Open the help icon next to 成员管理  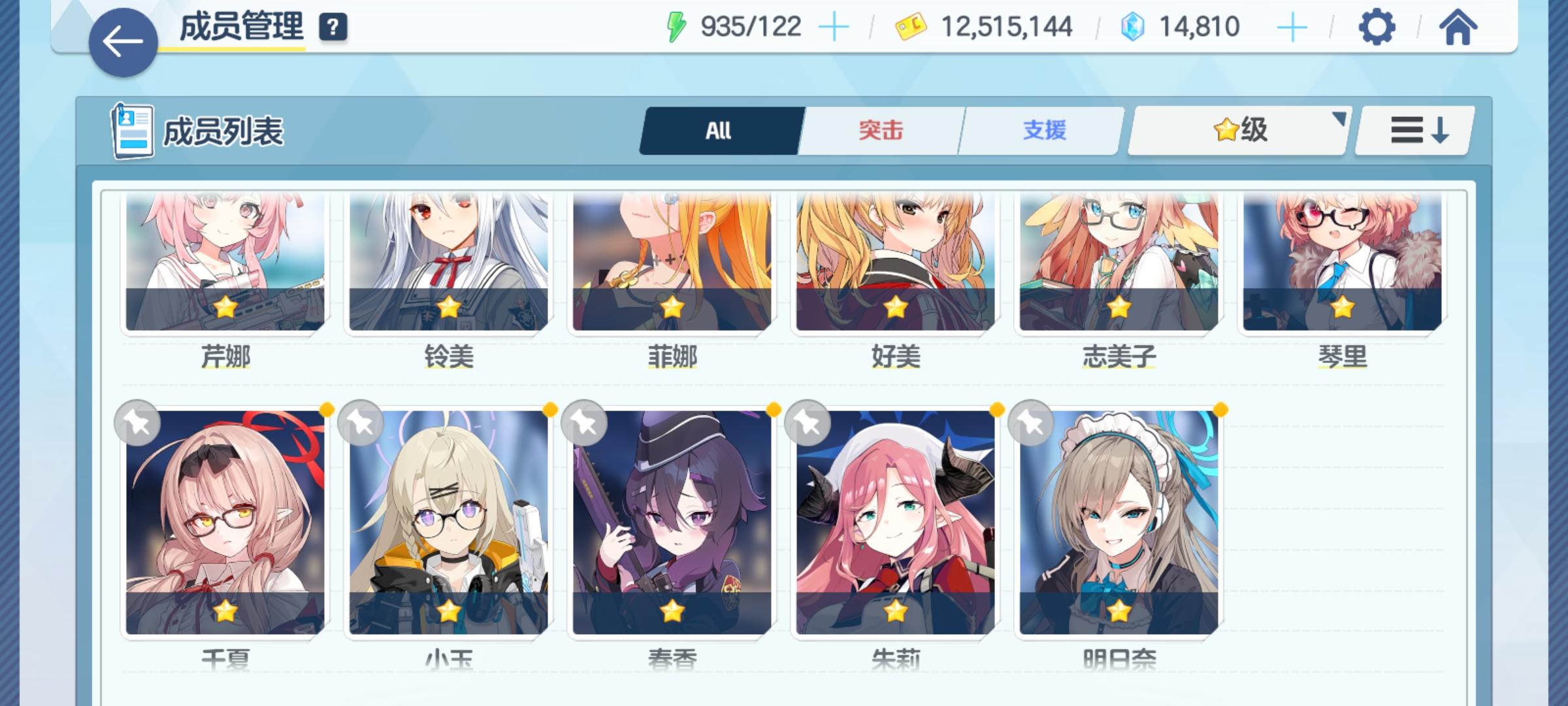pos(333,27)
